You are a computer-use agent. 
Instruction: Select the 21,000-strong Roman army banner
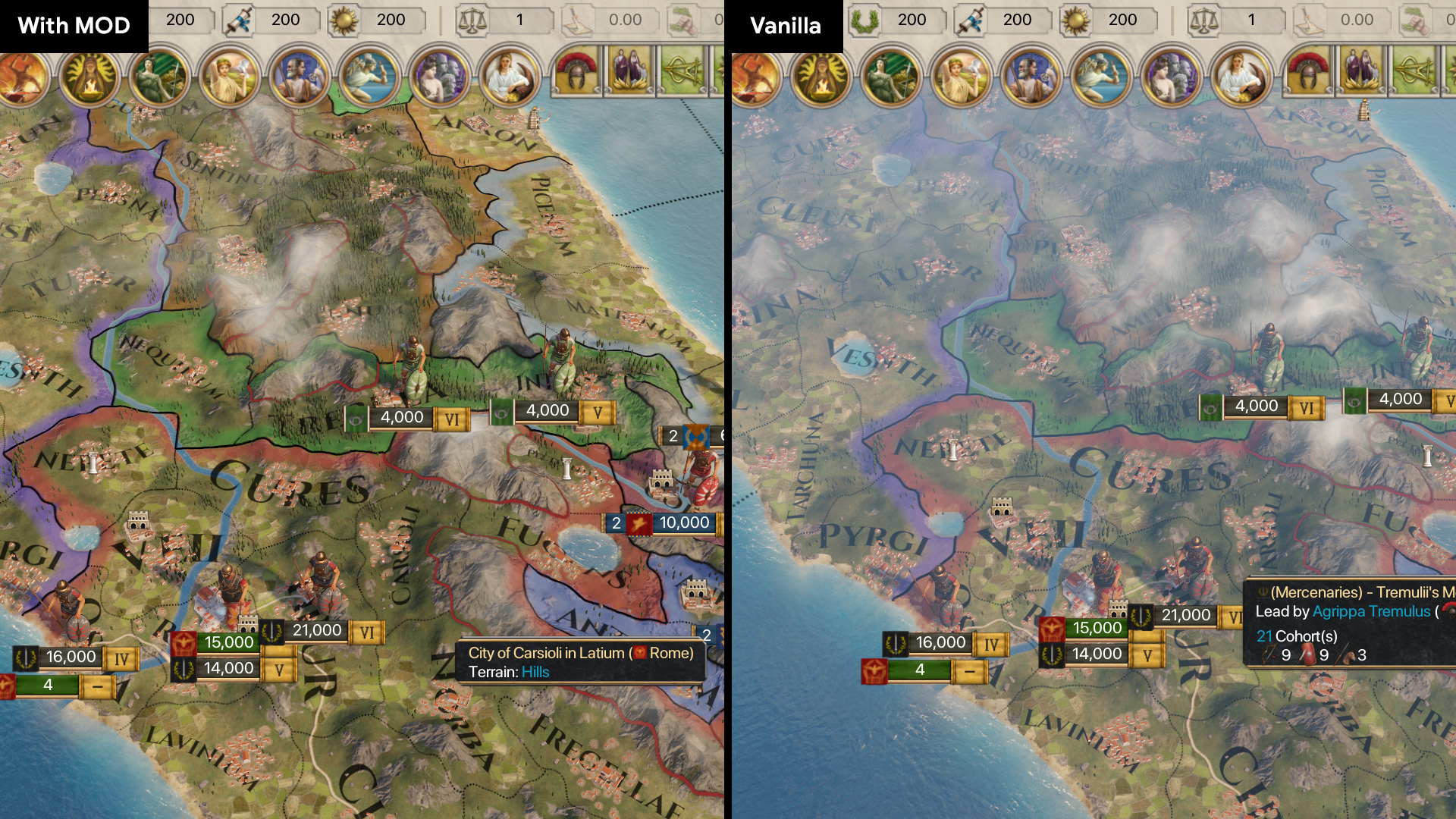[x=316, y=629]
